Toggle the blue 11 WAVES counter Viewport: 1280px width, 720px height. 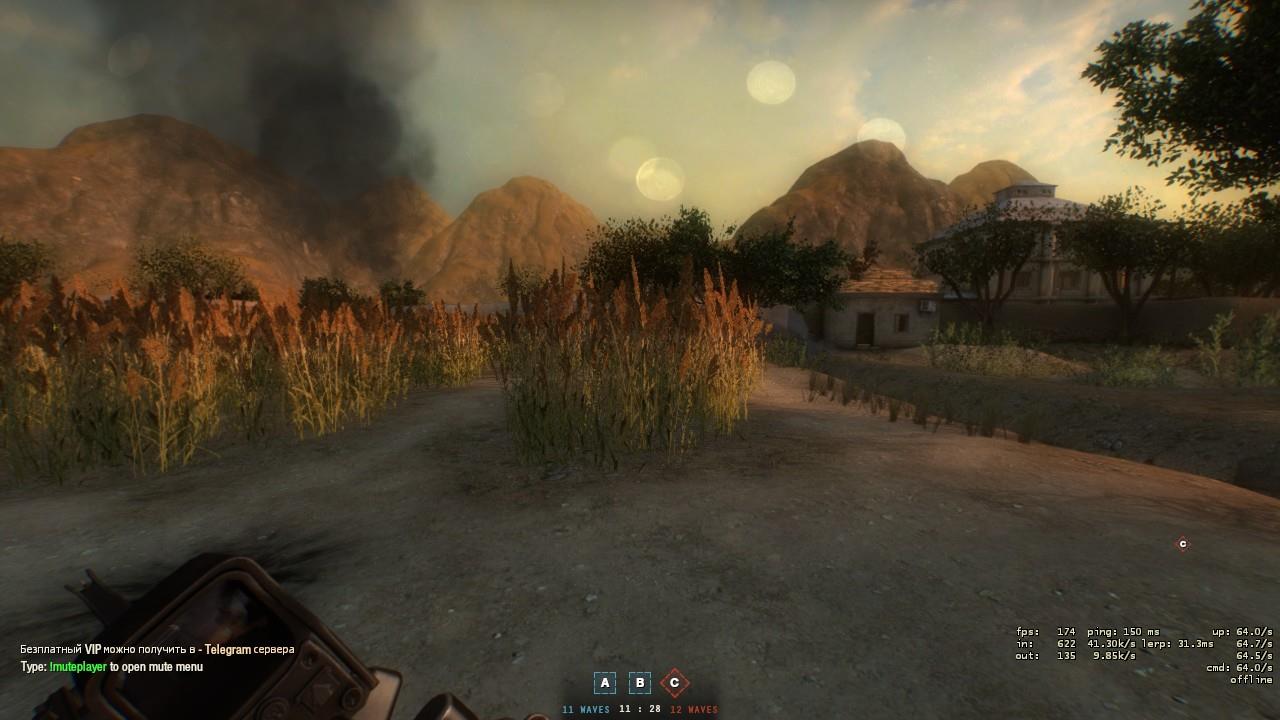pos(586,709)
